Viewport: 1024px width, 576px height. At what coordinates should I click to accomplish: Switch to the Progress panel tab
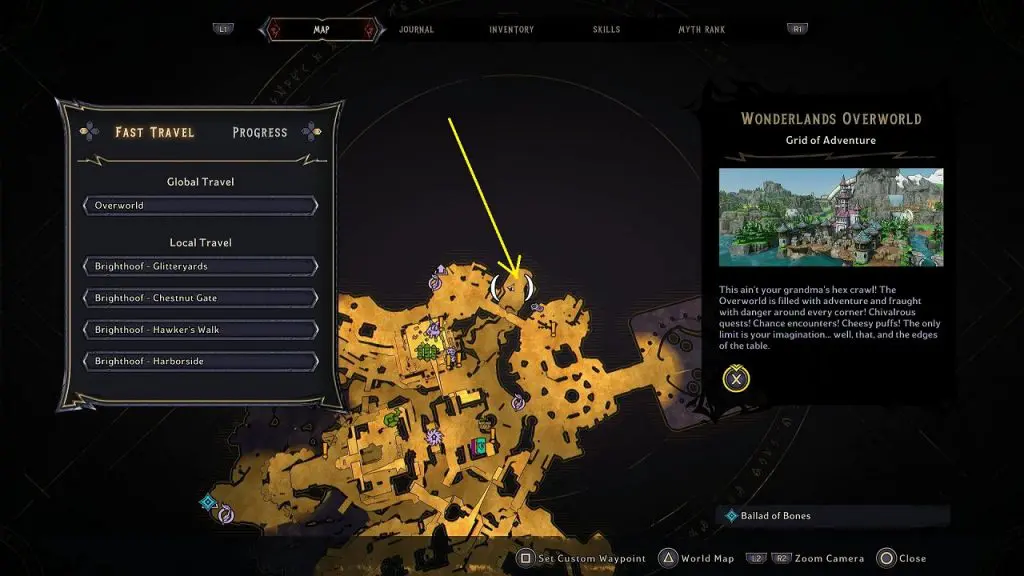coord(259,132)
